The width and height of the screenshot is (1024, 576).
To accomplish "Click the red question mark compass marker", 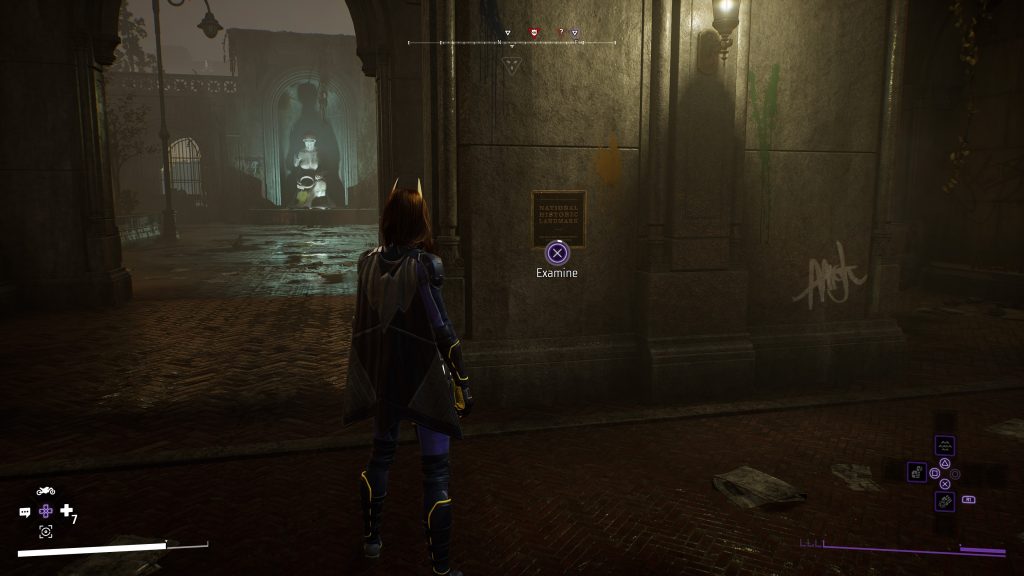I will [x=561, y=32].
